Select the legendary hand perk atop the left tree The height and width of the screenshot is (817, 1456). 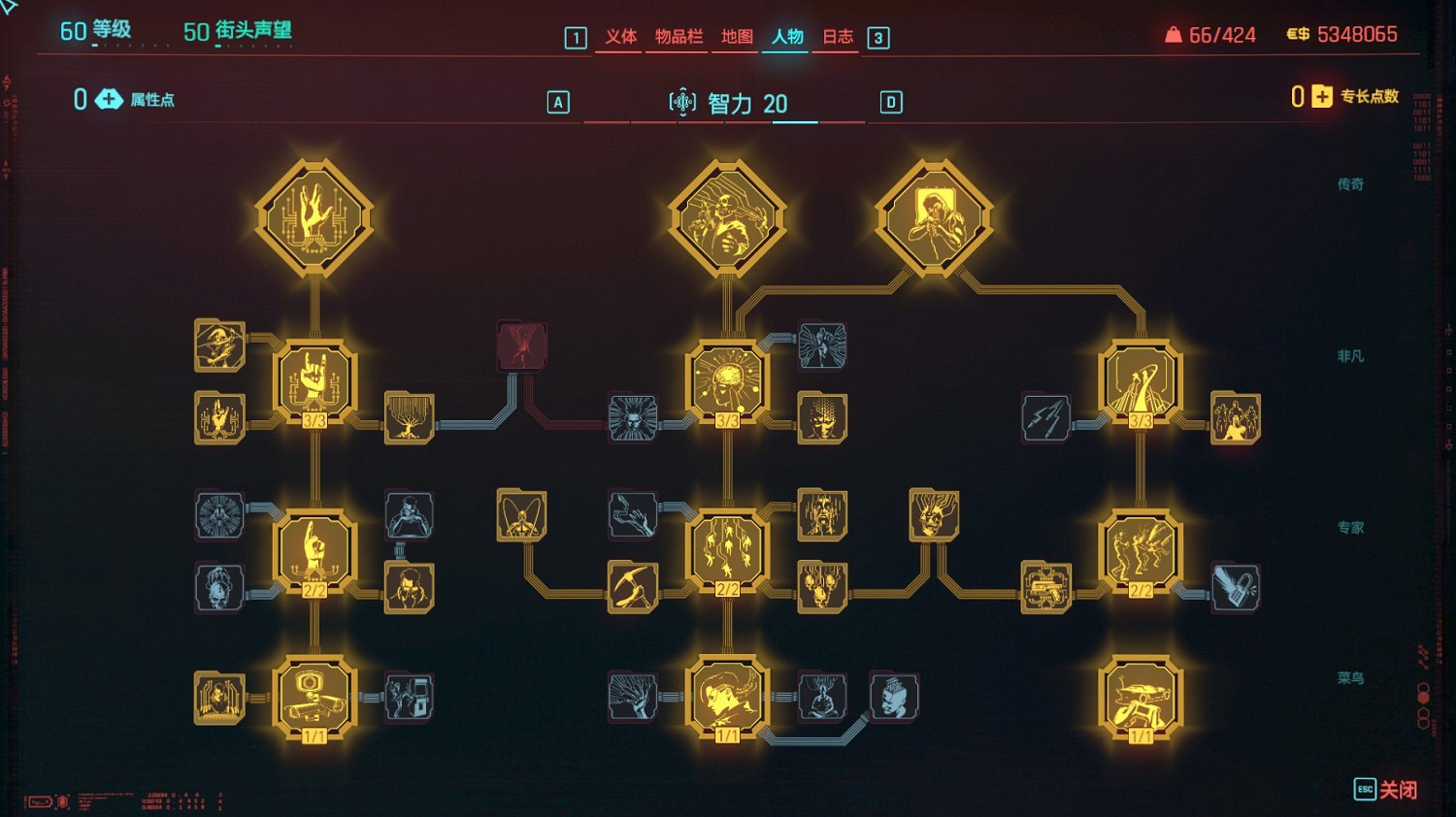click(x=315, y=217)
